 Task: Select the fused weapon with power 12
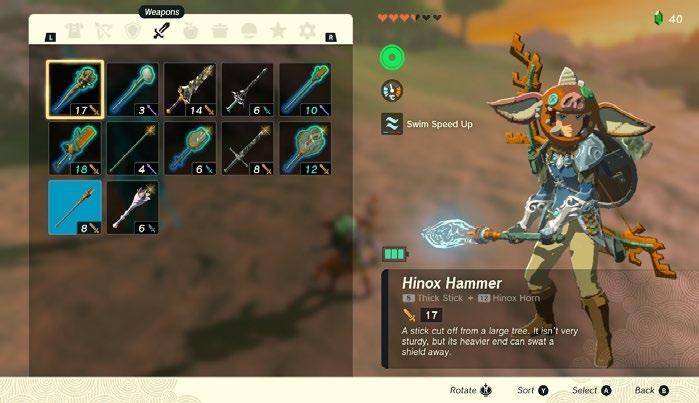(x=305, y=148)
